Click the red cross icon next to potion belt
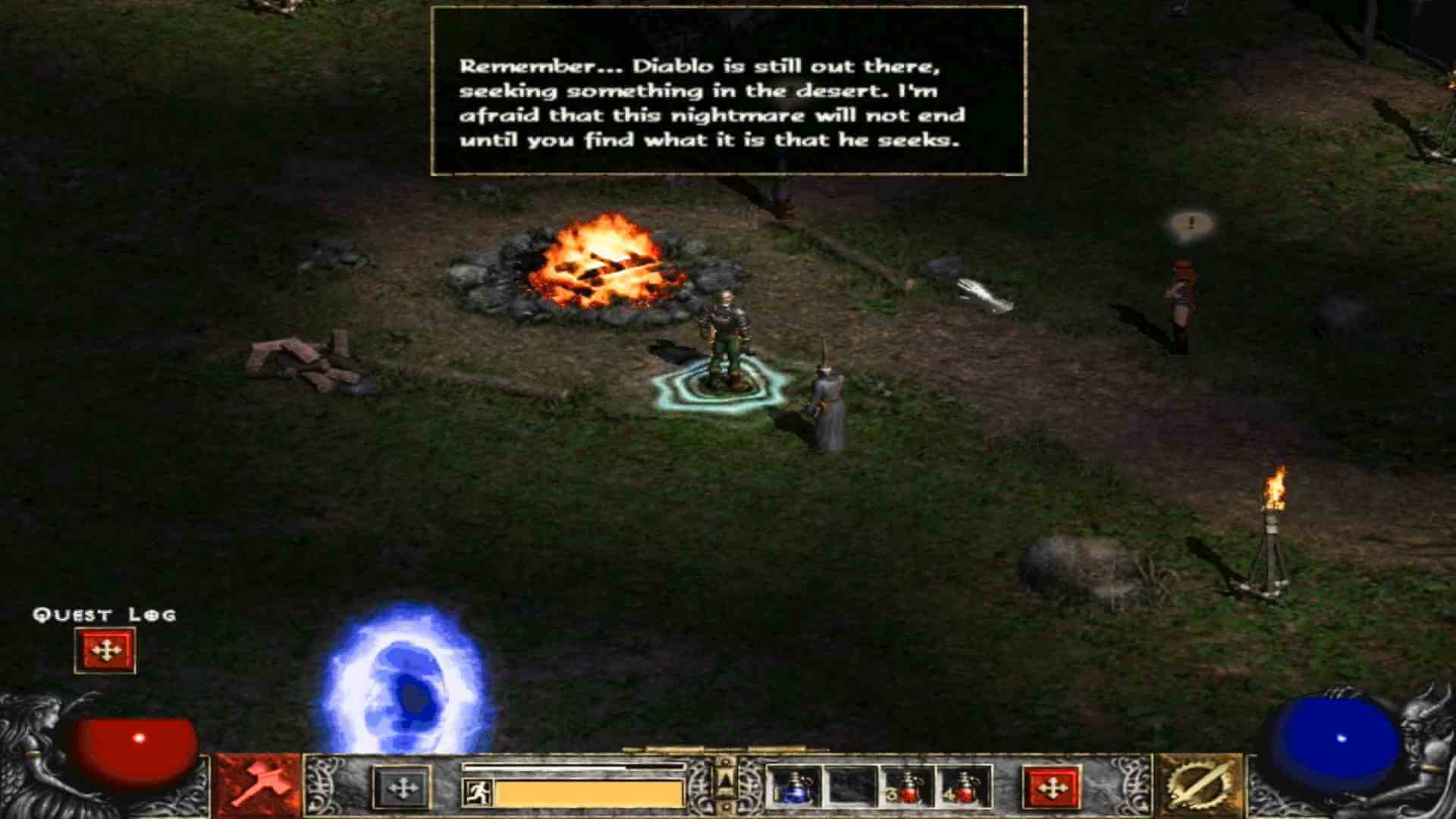This screenshot has height=819, width=1456. pyautogui.click(x=1052, y=787)
